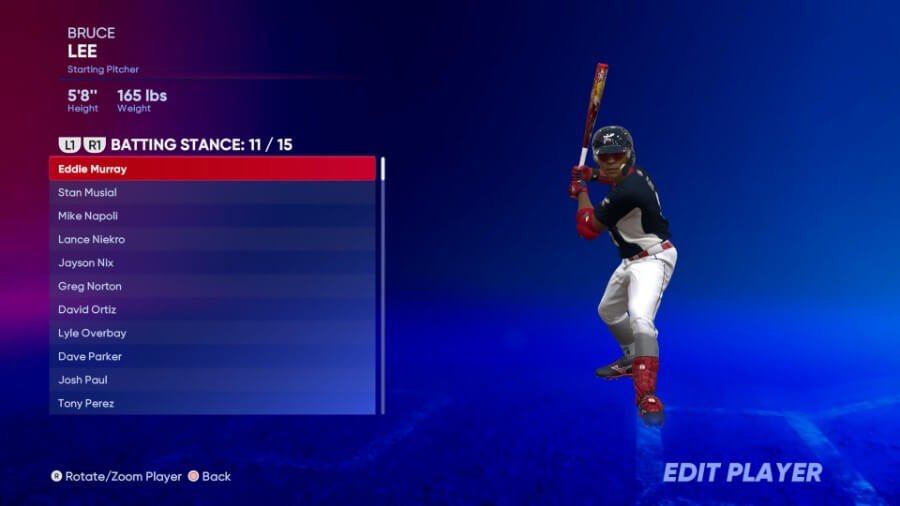Select Greg Norton in the list
Screen dimensions: 900x506
tap(212, 286)
